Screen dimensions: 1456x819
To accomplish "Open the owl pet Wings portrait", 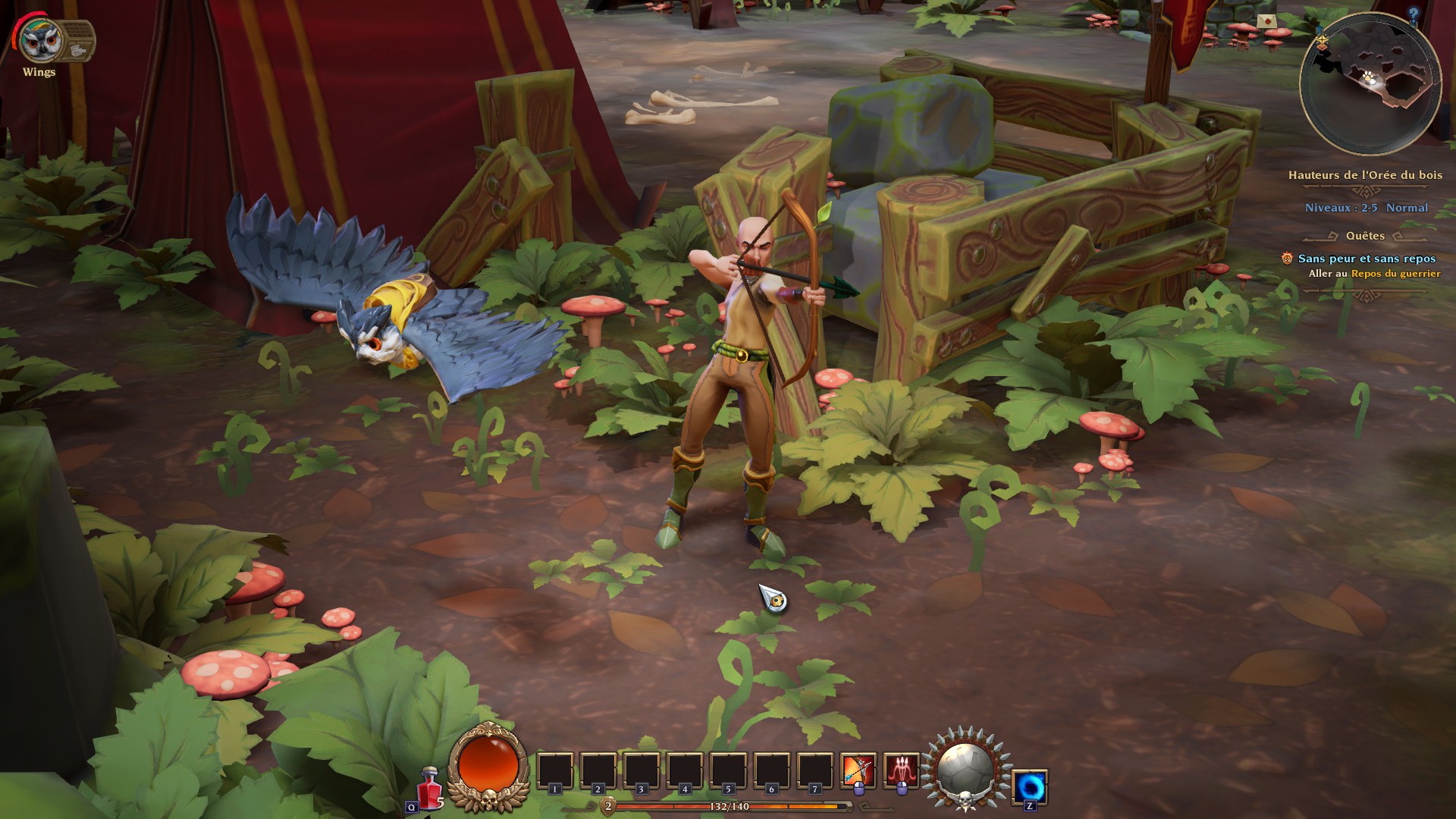I will coord(39,41).
